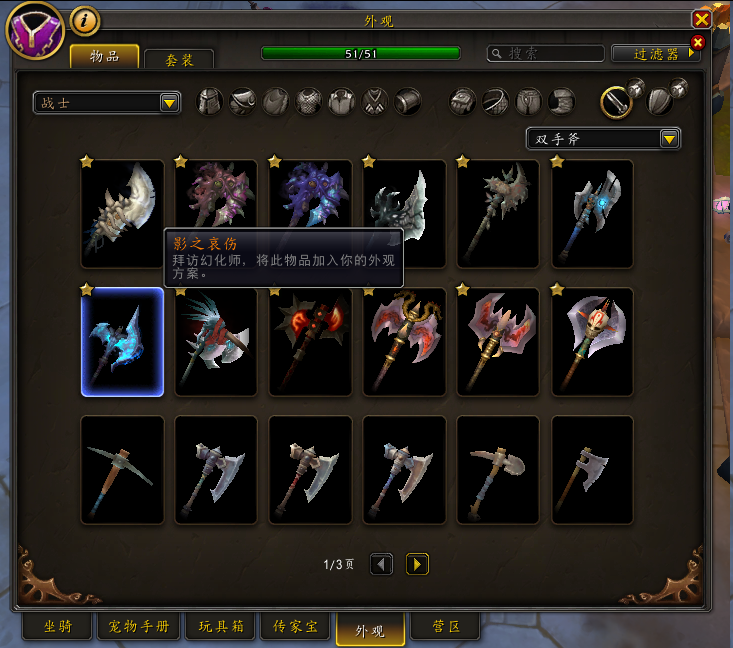Pick the skull-faced double axe appearance
This screenshot has width=733, height=648.
[x=592, y=342]
